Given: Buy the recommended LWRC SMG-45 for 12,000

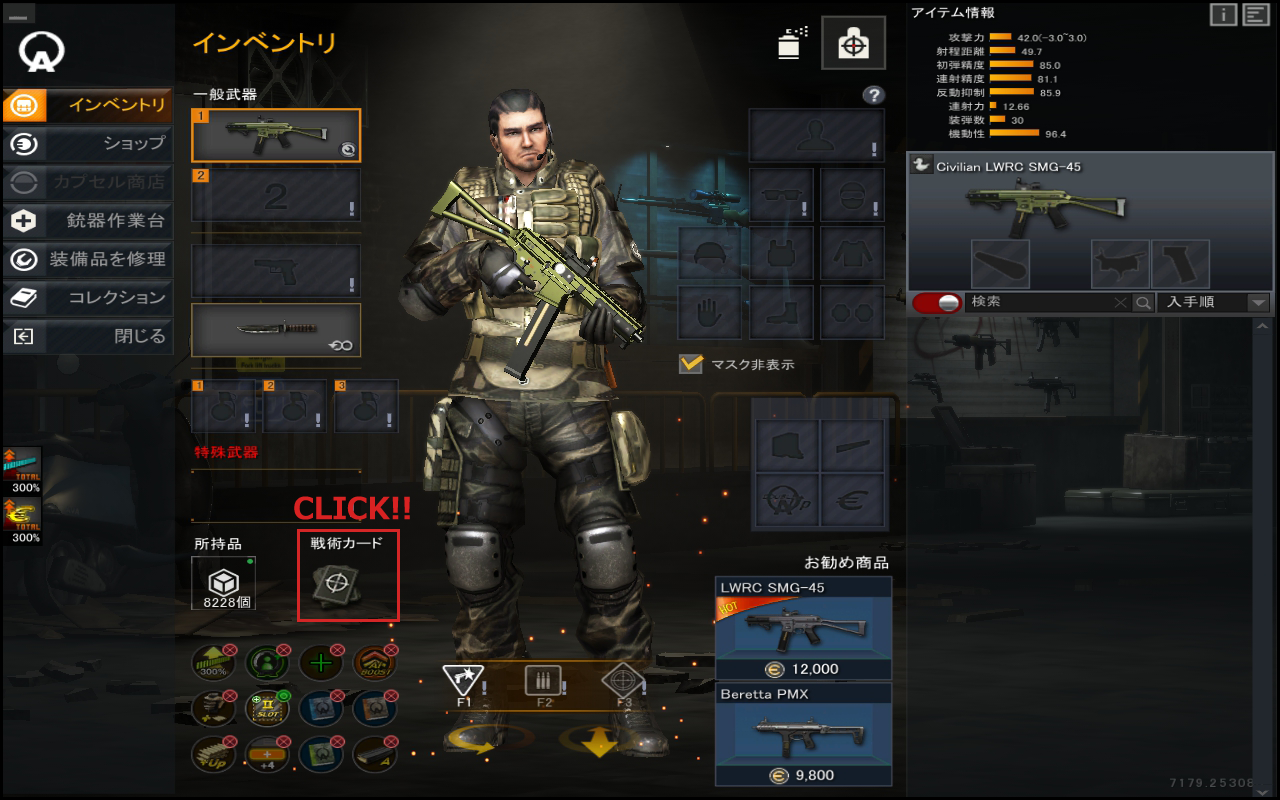Looking at the screenshot, I should coord(803,628).
